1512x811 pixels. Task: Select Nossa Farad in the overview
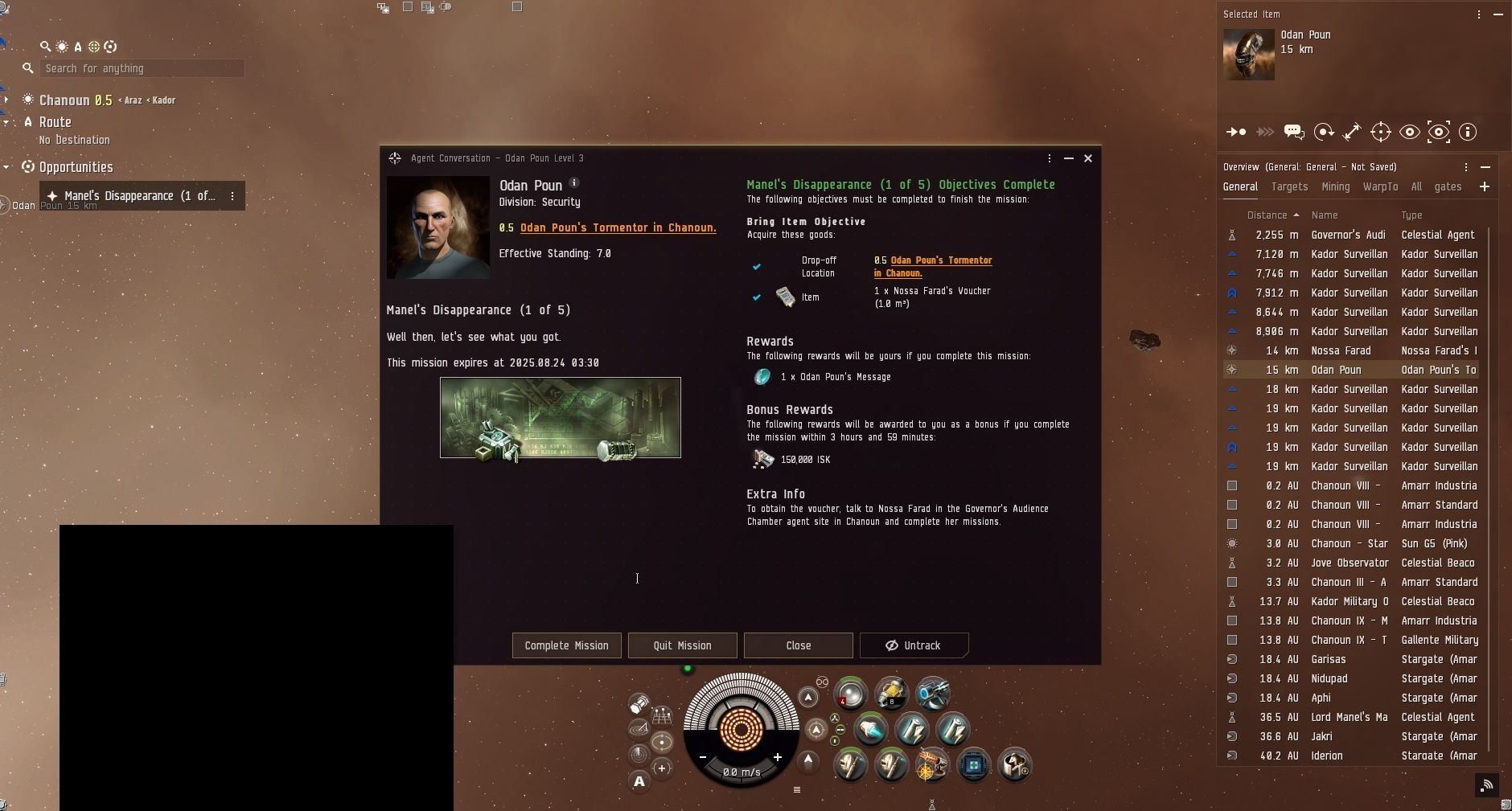tap(1341, 350)
